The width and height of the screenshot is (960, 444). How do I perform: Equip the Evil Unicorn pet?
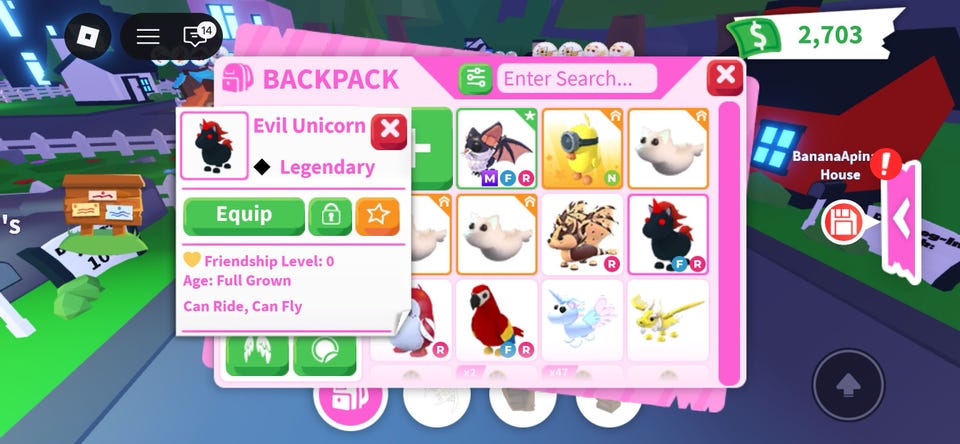(244, 216)
